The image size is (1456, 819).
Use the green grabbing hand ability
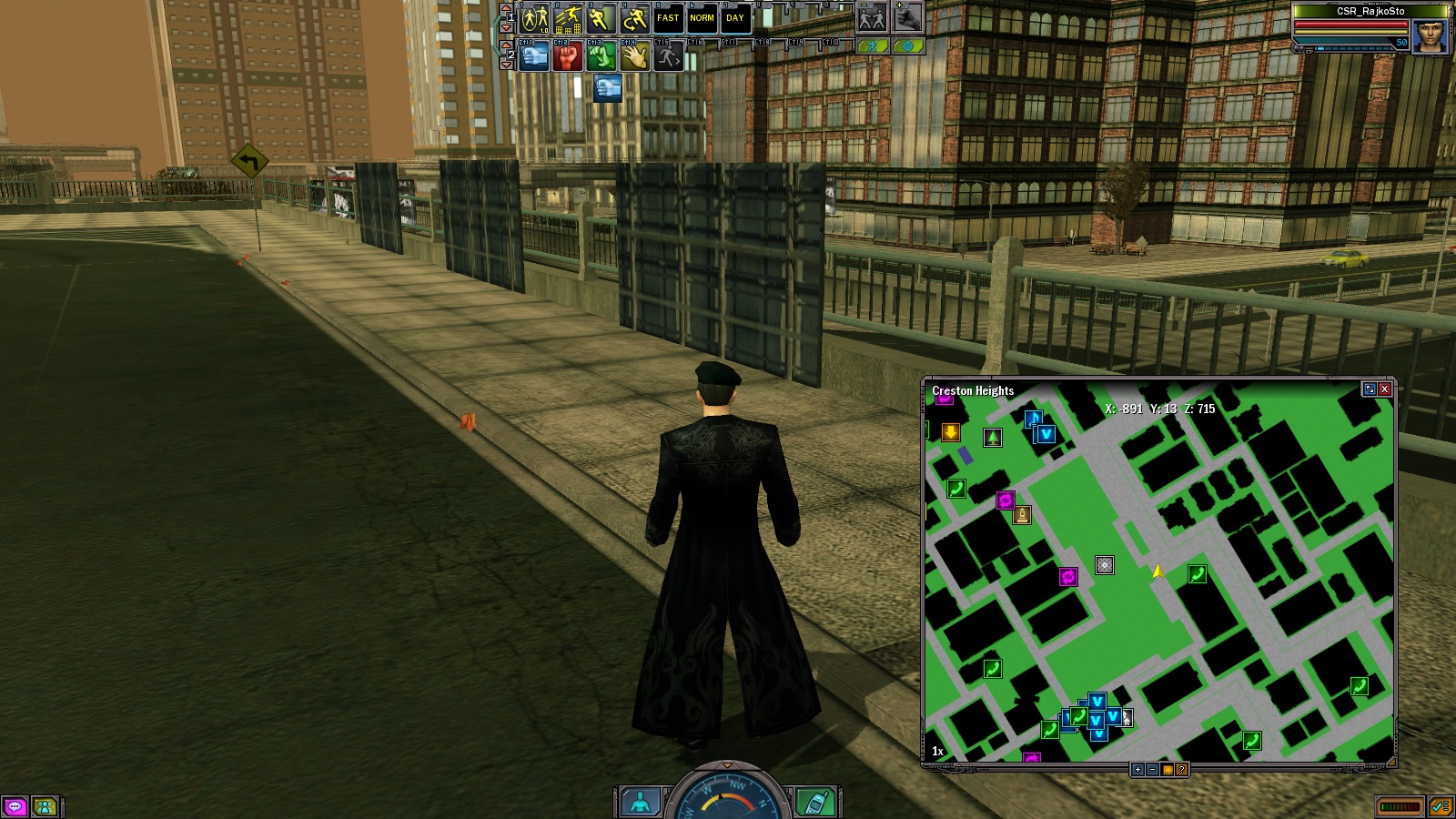601,56
